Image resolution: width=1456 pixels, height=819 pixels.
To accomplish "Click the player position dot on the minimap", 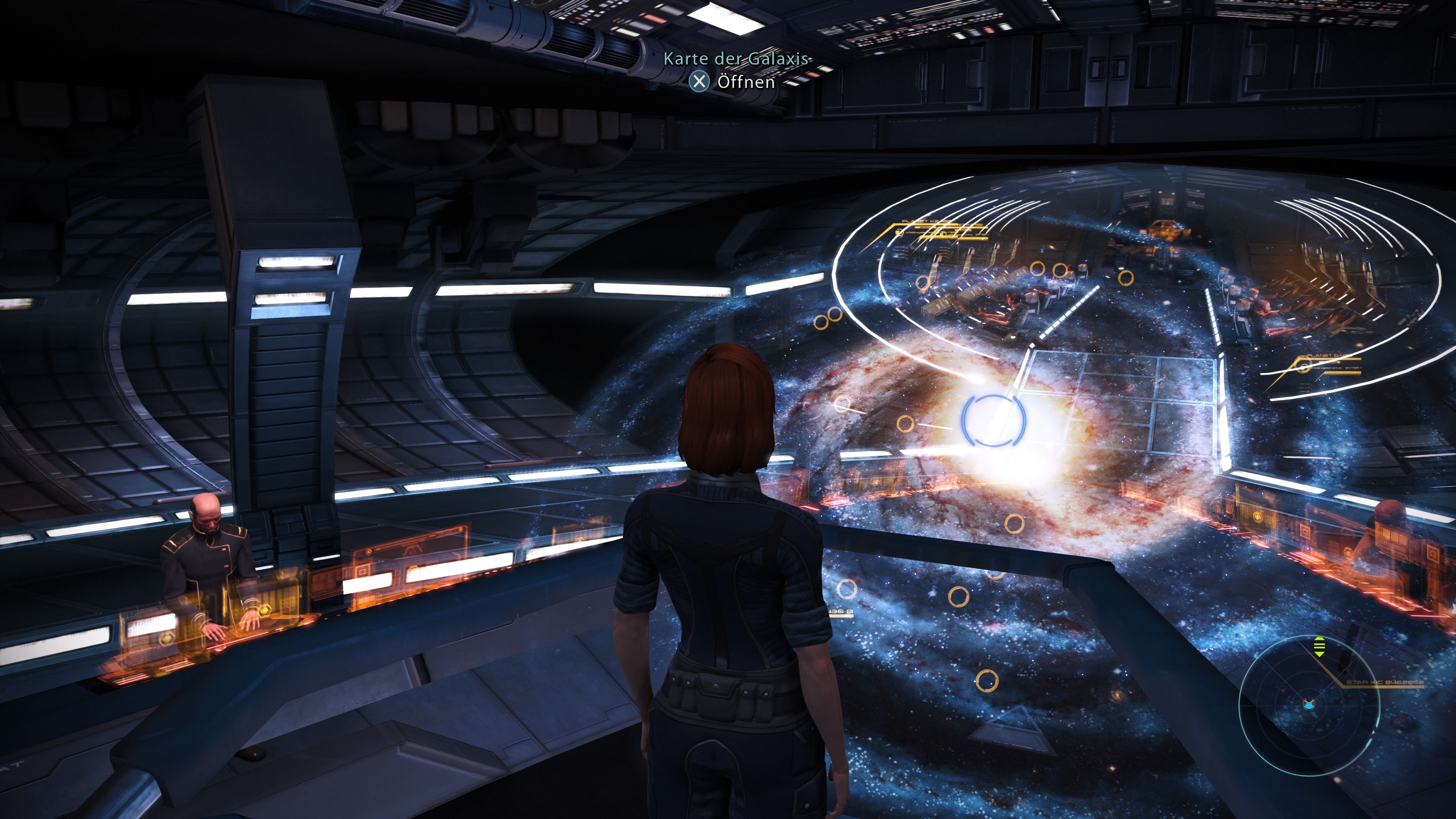I will pyautogui.click(x=1309, y=706).
